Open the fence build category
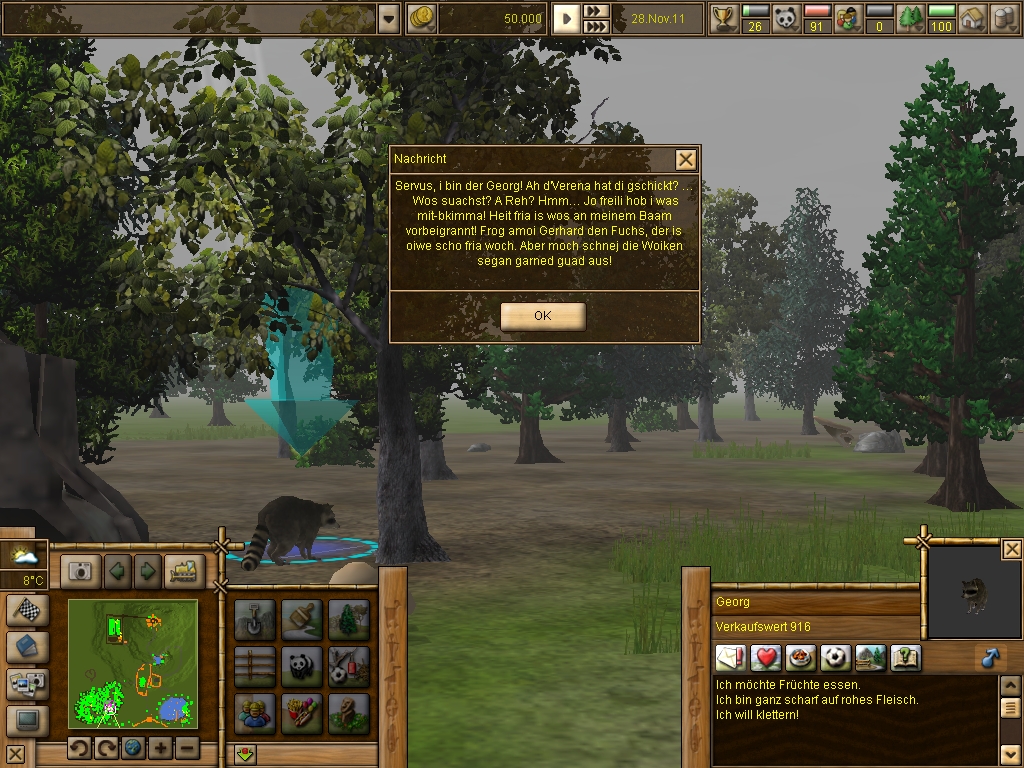The height and width of the screenshot is (768, 1024). pyautogui.click(x=254, y=666)
